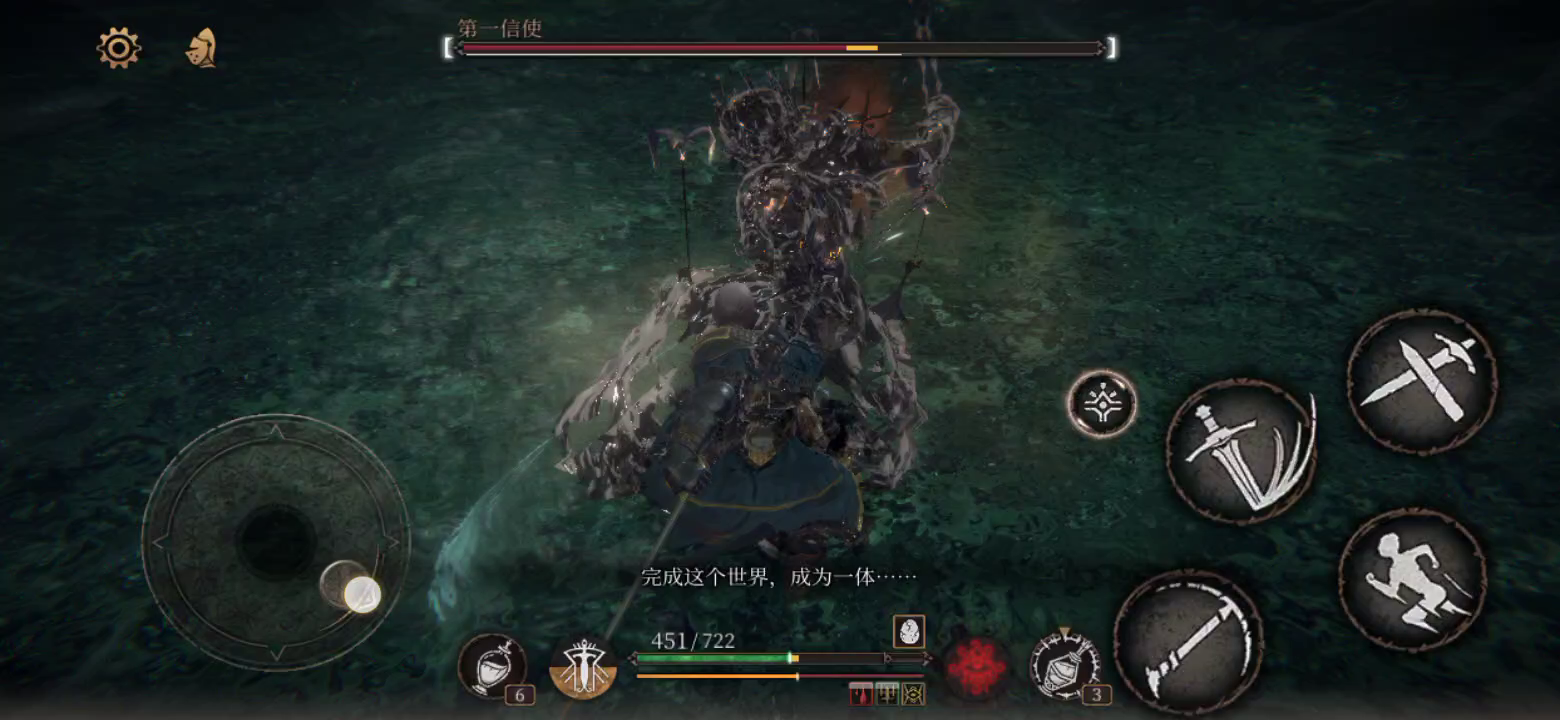Use the healing potion flask icon

tap(493, 663)
